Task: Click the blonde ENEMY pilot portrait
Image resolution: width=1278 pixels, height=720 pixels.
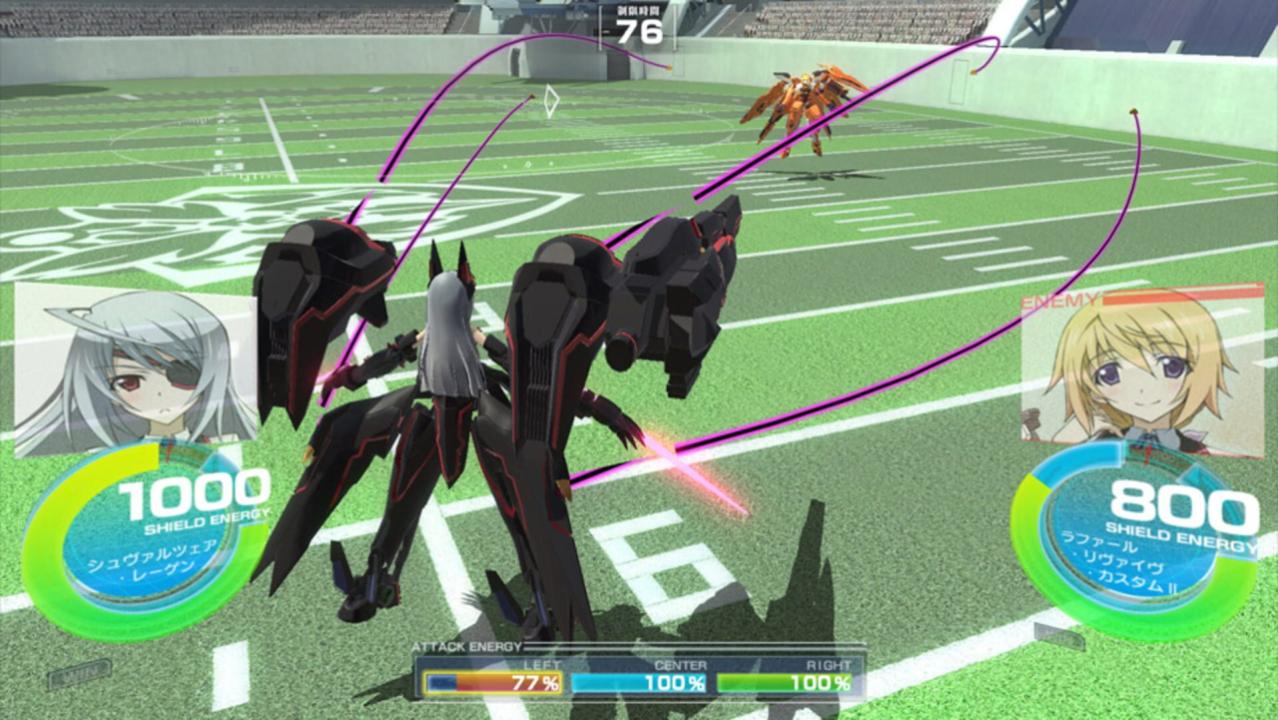Action: 1142,368
